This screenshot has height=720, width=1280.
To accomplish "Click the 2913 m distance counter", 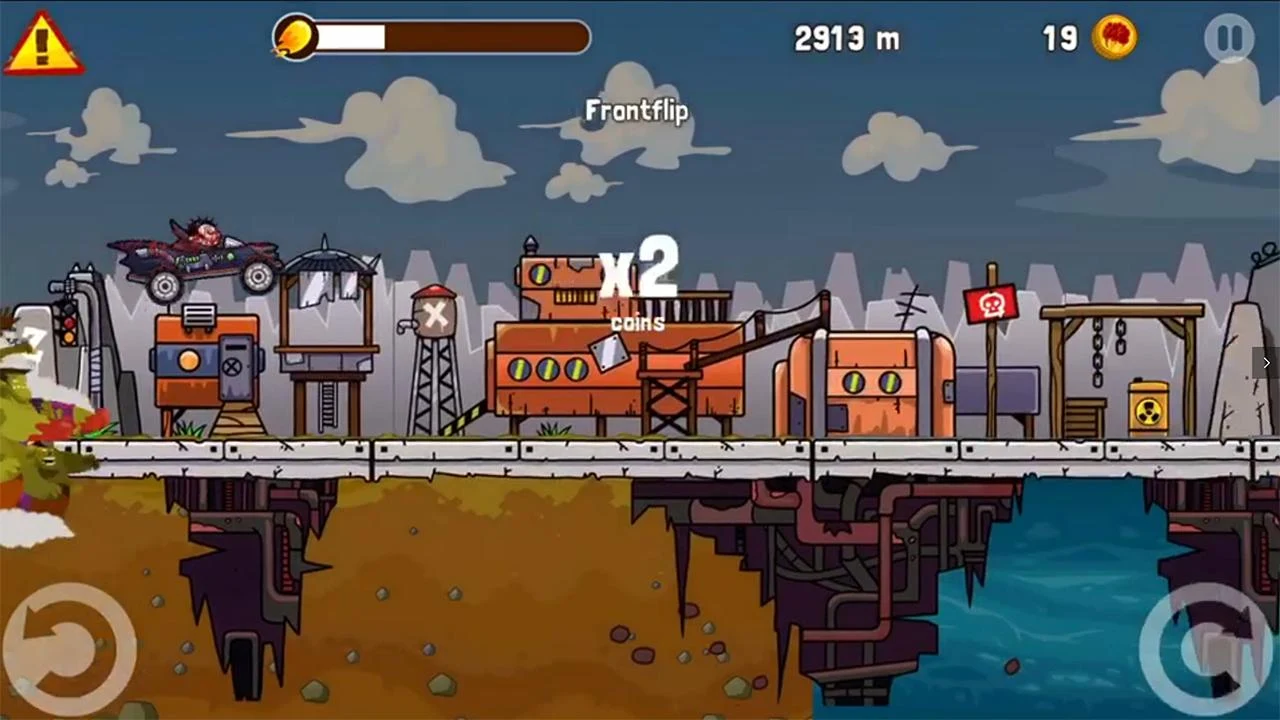I will [x=847, y=38].
